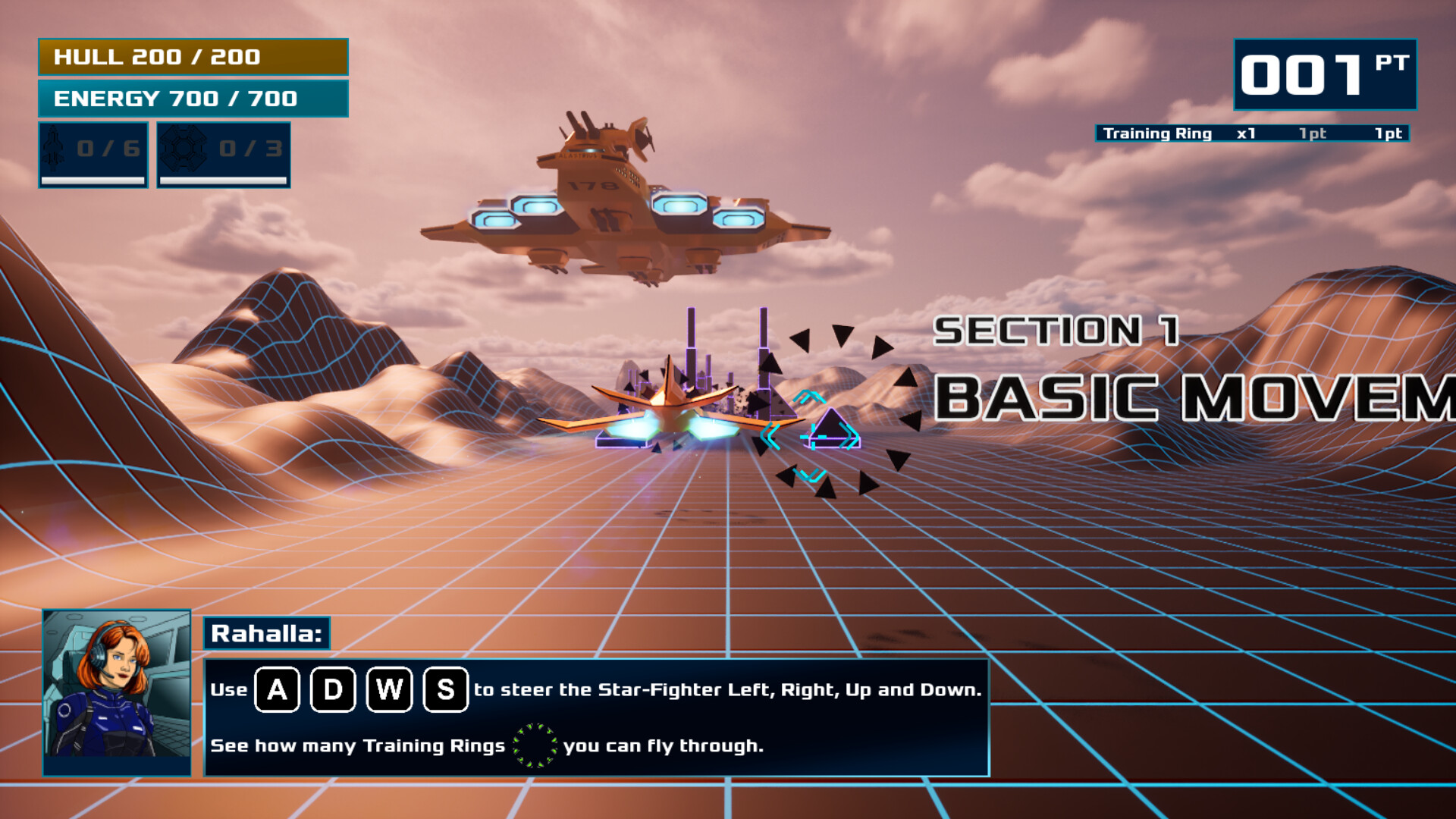Click Rahalla's pilot portrait
Viewport: 1456px width, 819px height.
point(117,692)
